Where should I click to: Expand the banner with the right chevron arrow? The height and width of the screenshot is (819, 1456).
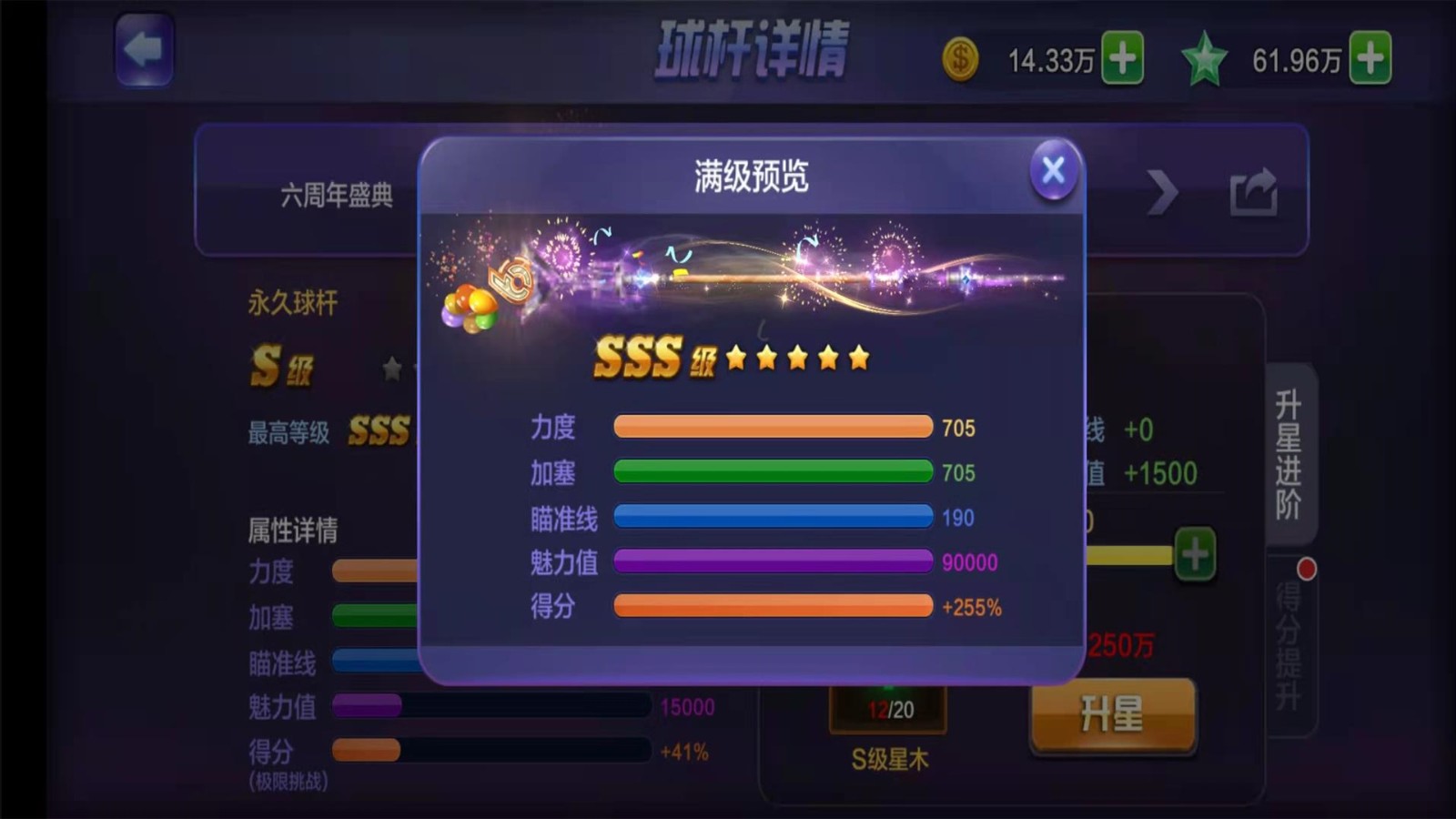coord(1162,193)
